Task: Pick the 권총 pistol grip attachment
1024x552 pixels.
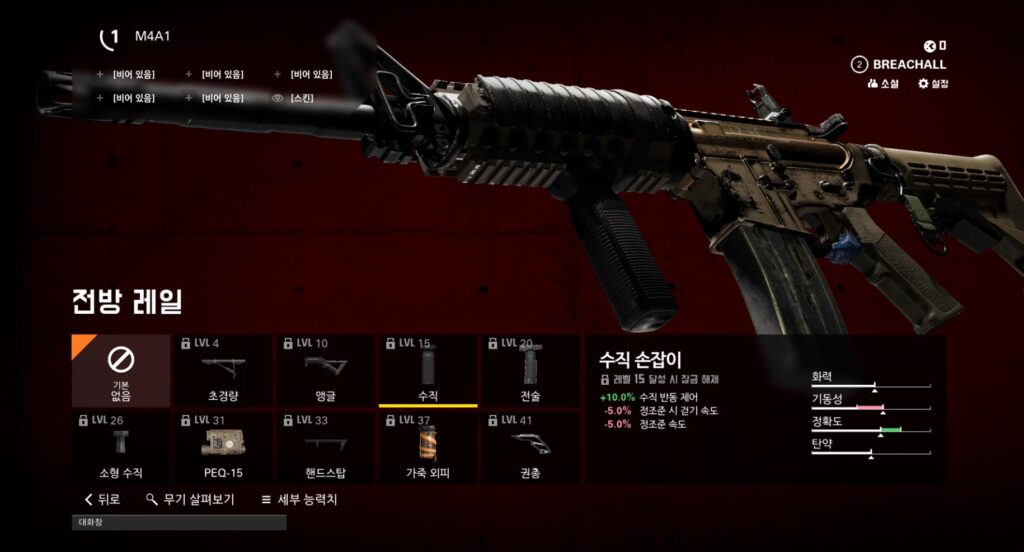Action: [x=529, y=447]
